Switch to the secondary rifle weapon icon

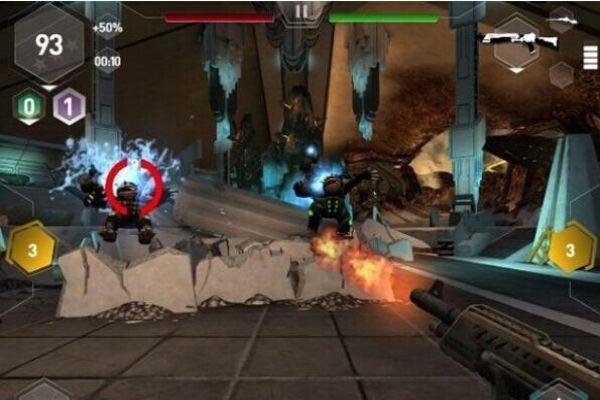[x=563, y=18]
